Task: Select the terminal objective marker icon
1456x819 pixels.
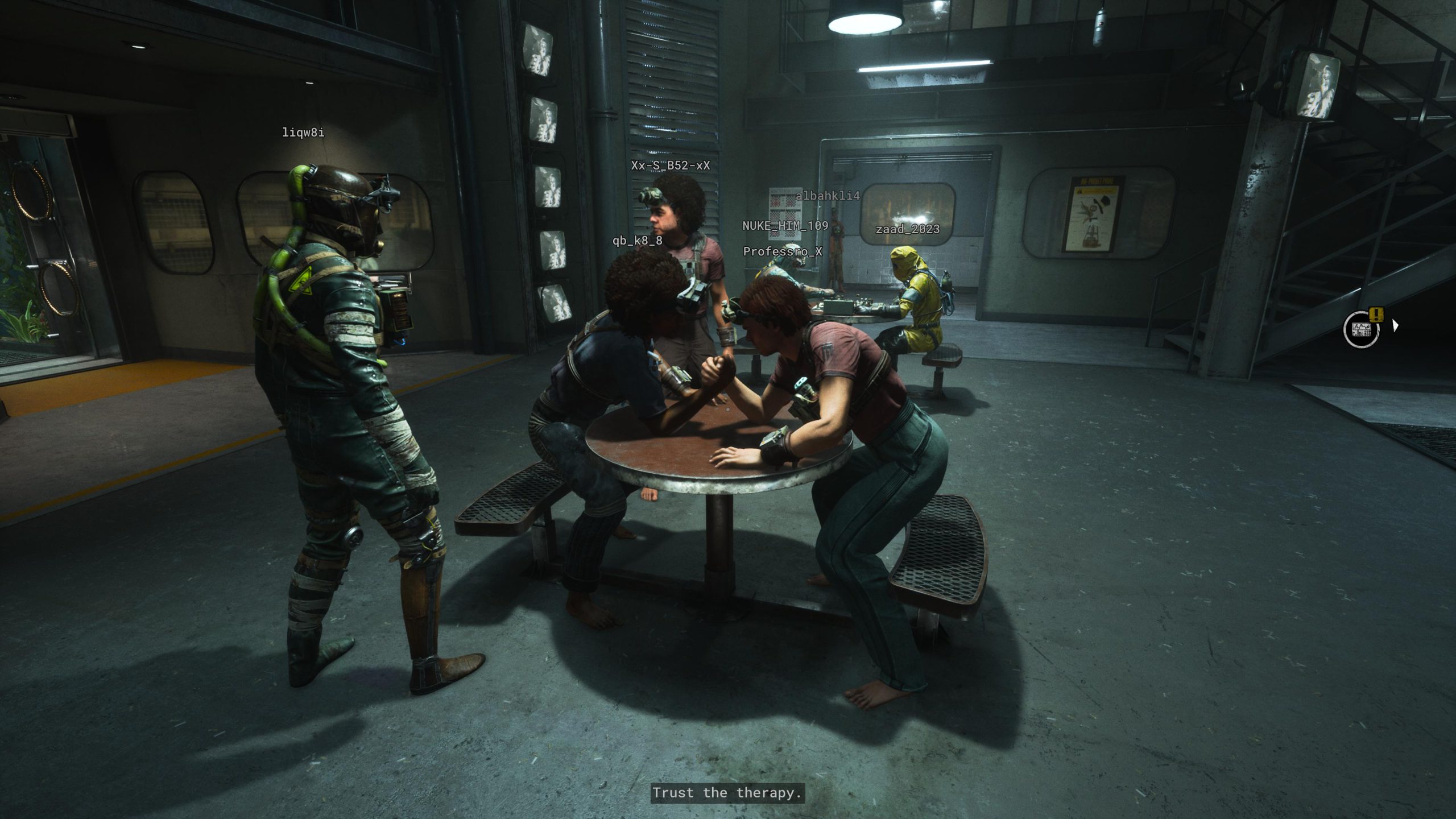Action: tap(1361, 329)
